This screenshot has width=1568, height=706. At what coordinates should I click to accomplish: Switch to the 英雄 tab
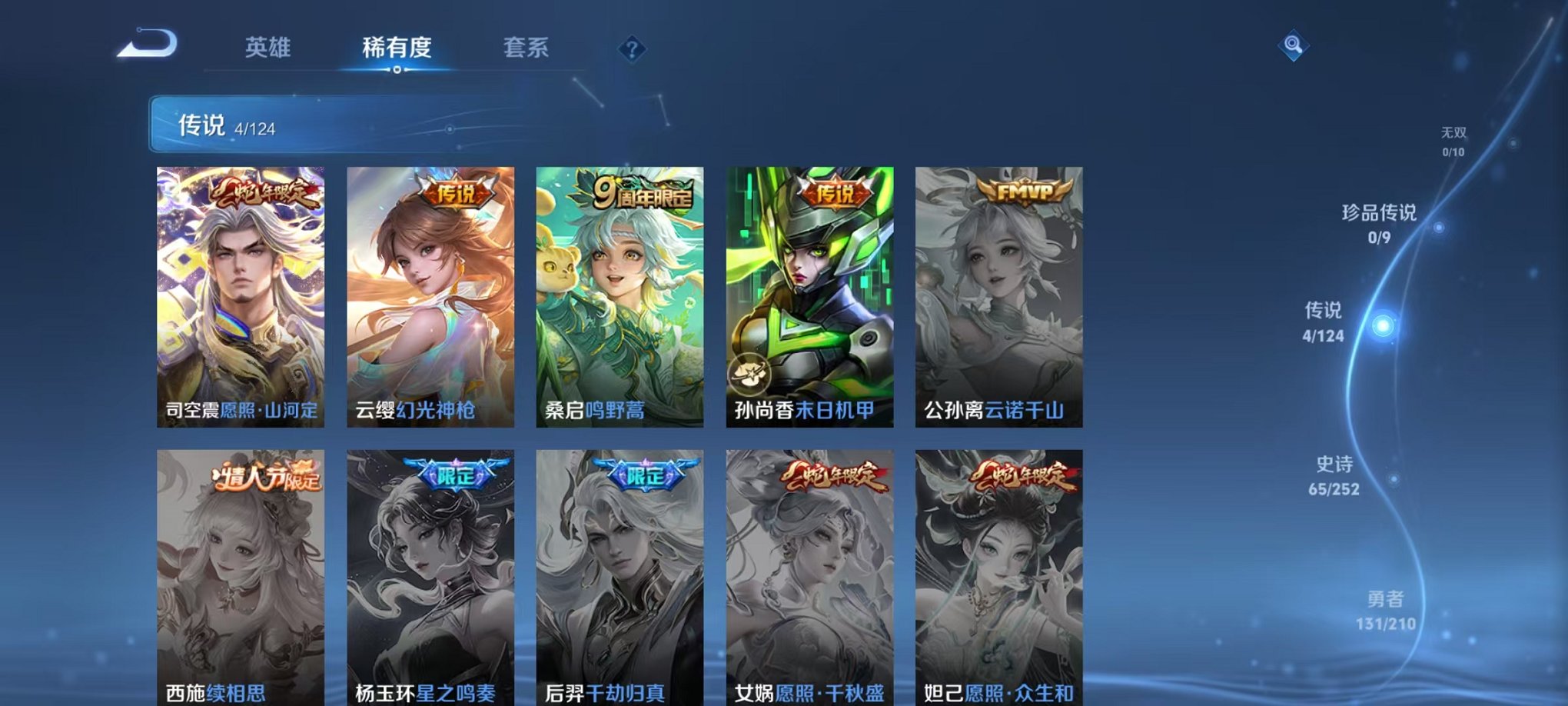coord(268,48)
